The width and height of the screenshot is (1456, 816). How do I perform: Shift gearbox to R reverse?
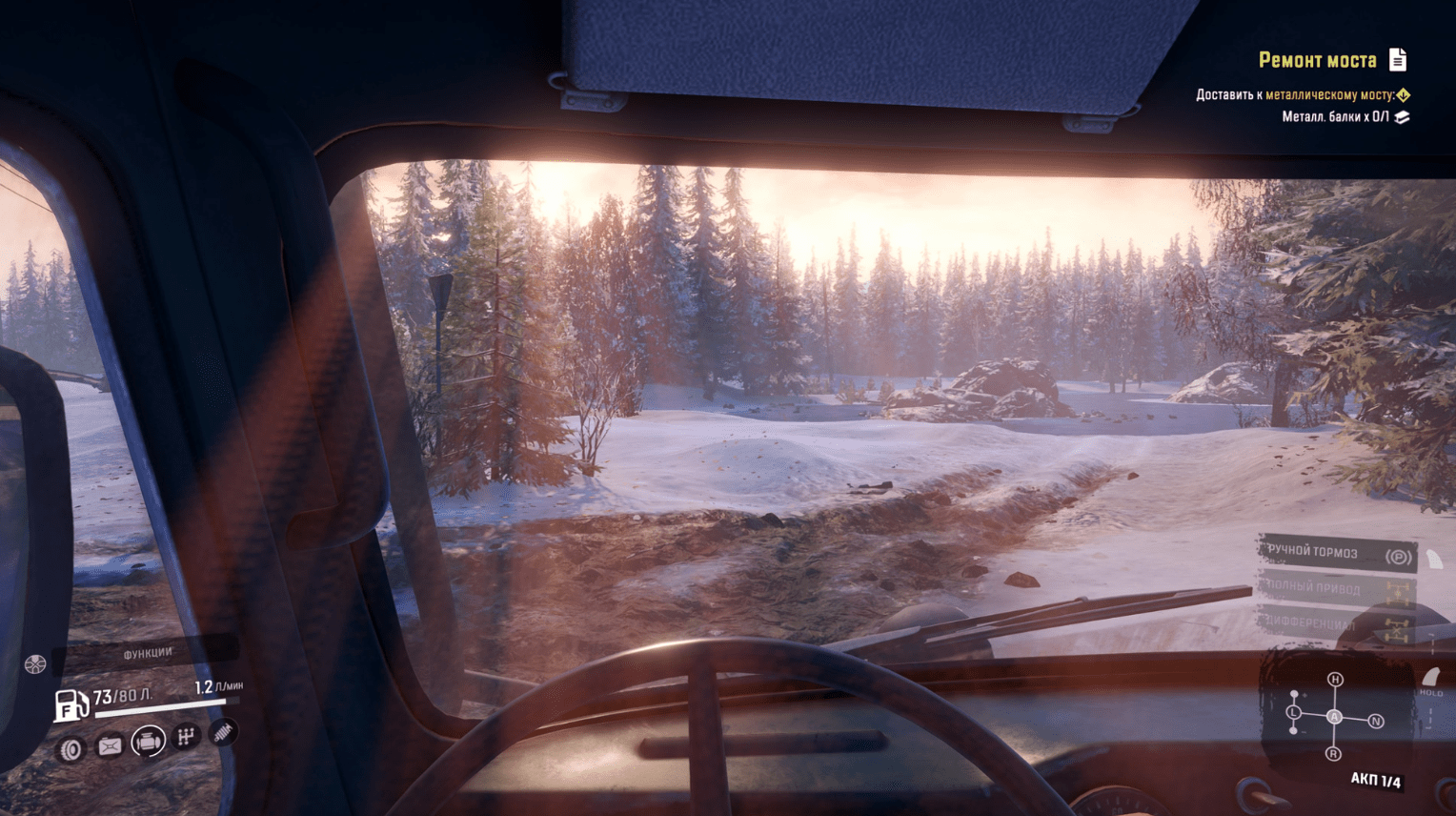click(1333, 754)
